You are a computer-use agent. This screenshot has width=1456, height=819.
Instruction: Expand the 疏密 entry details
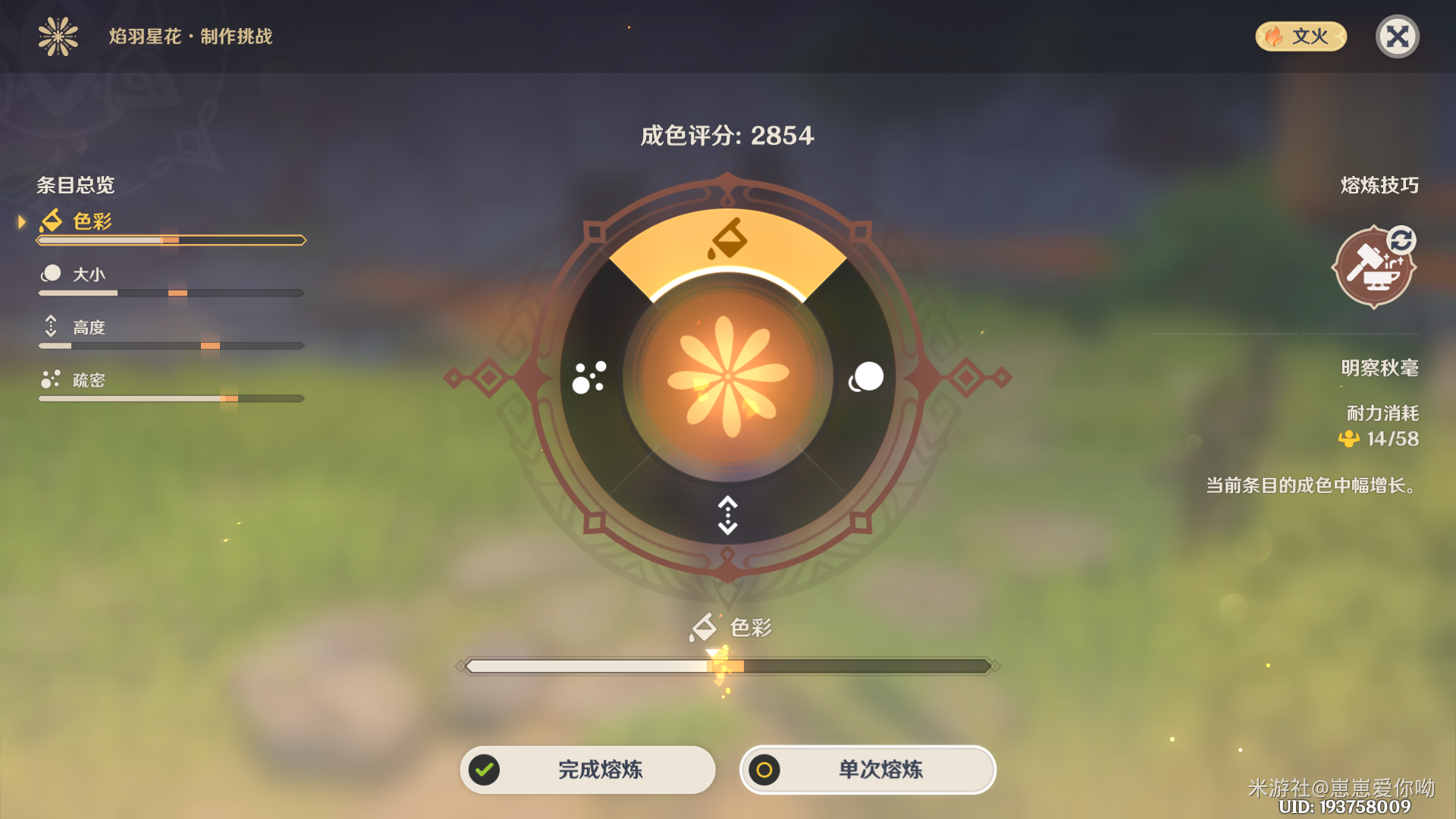click(87, 380)
